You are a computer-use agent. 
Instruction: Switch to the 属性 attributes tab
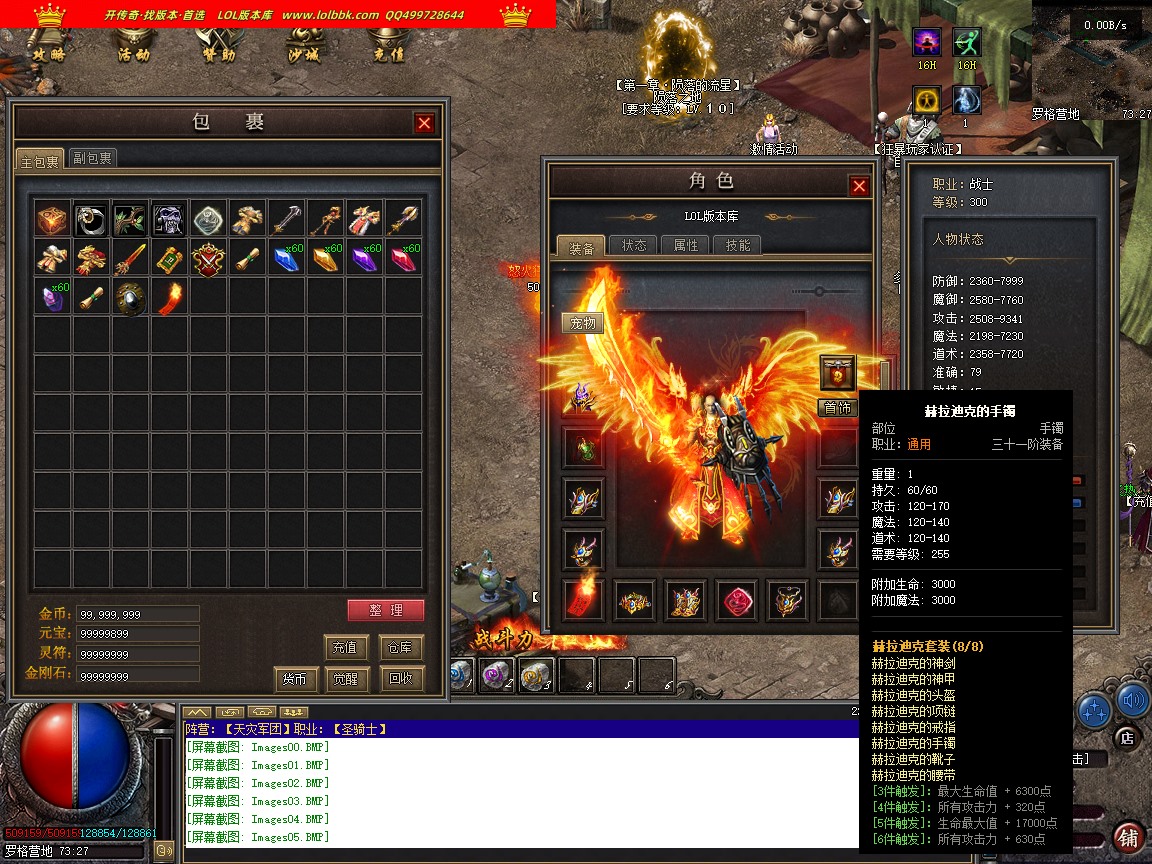coord(686,245)
